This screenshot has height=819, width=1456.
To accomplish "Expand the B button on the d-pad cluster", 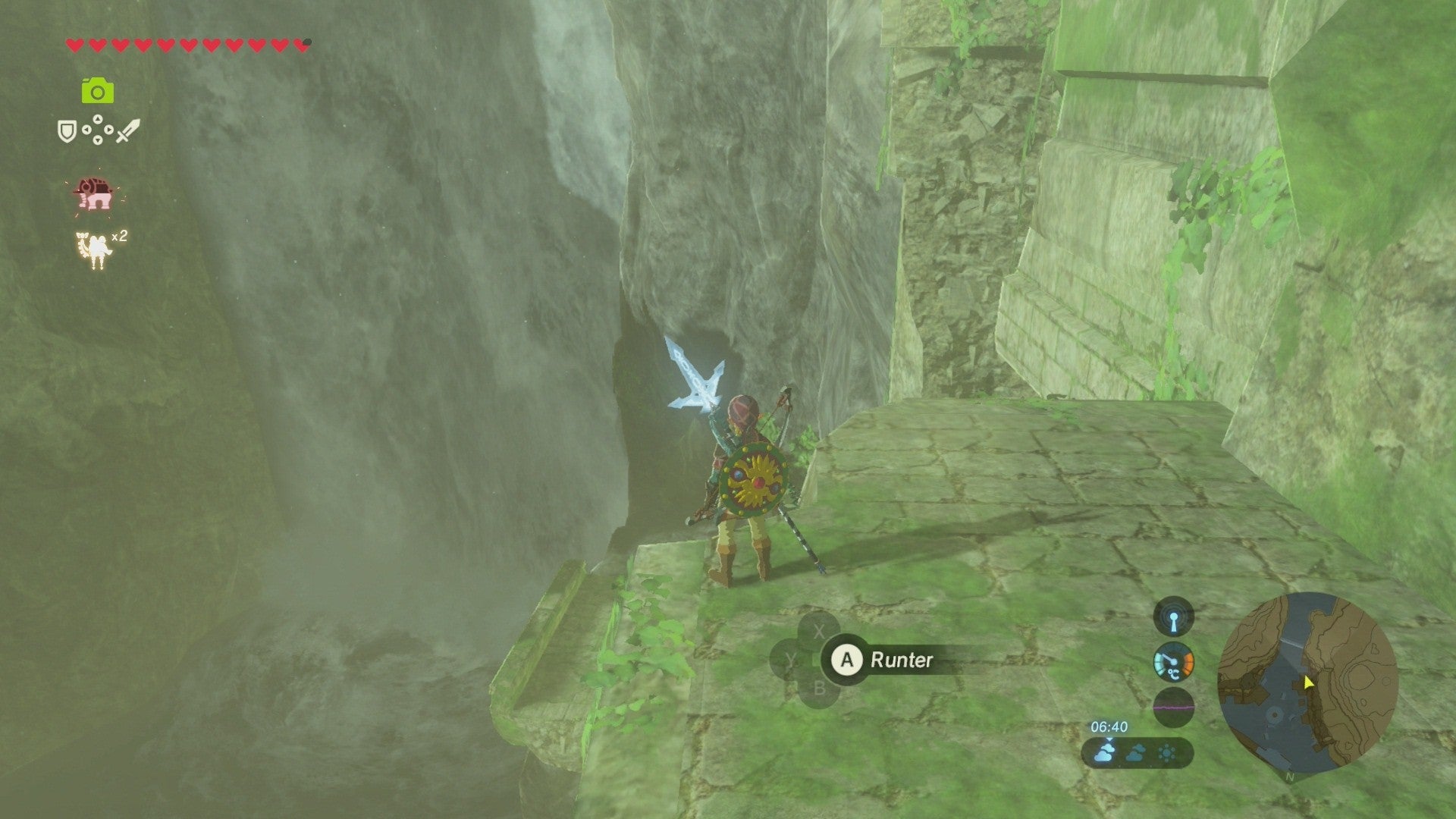I will pos(819,688).
